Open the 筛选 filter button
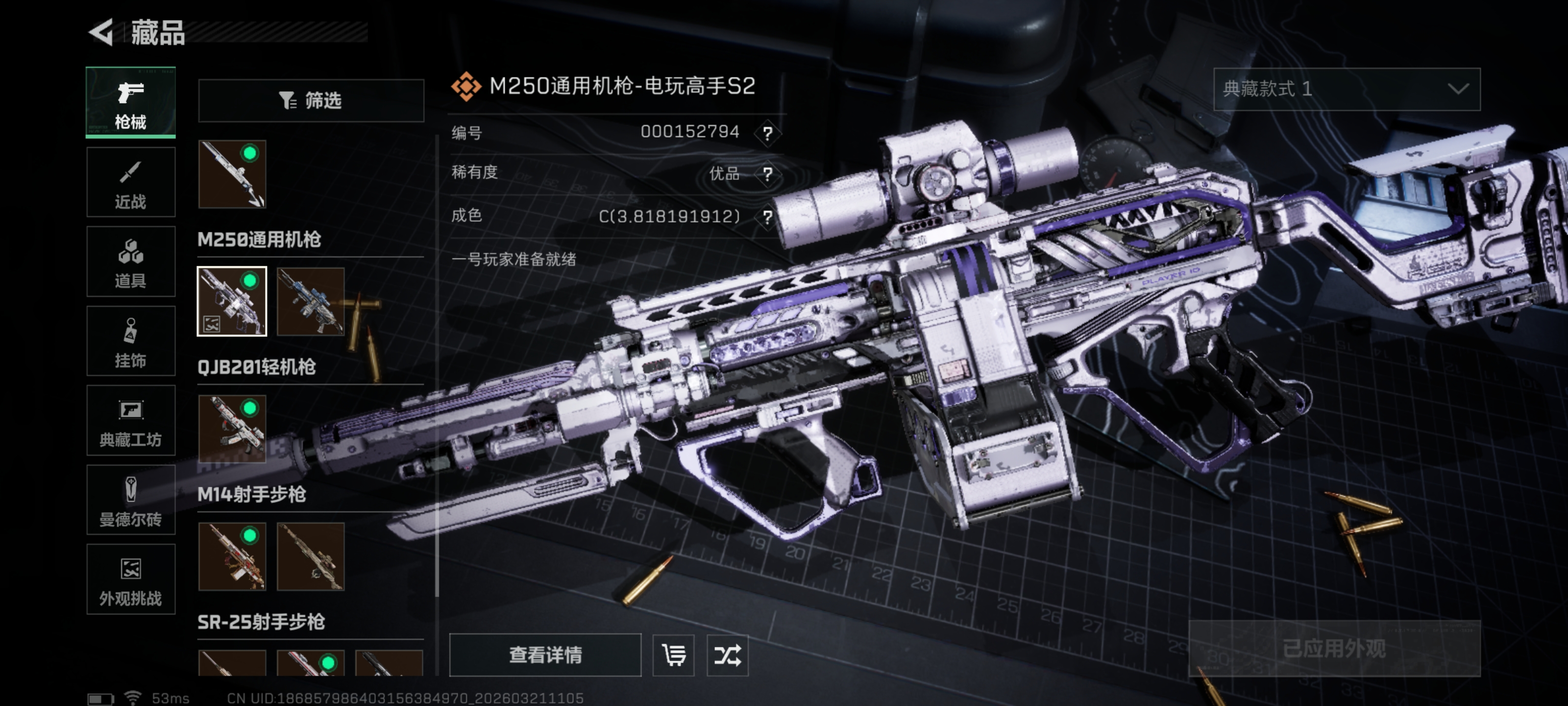 click(311, 101)
